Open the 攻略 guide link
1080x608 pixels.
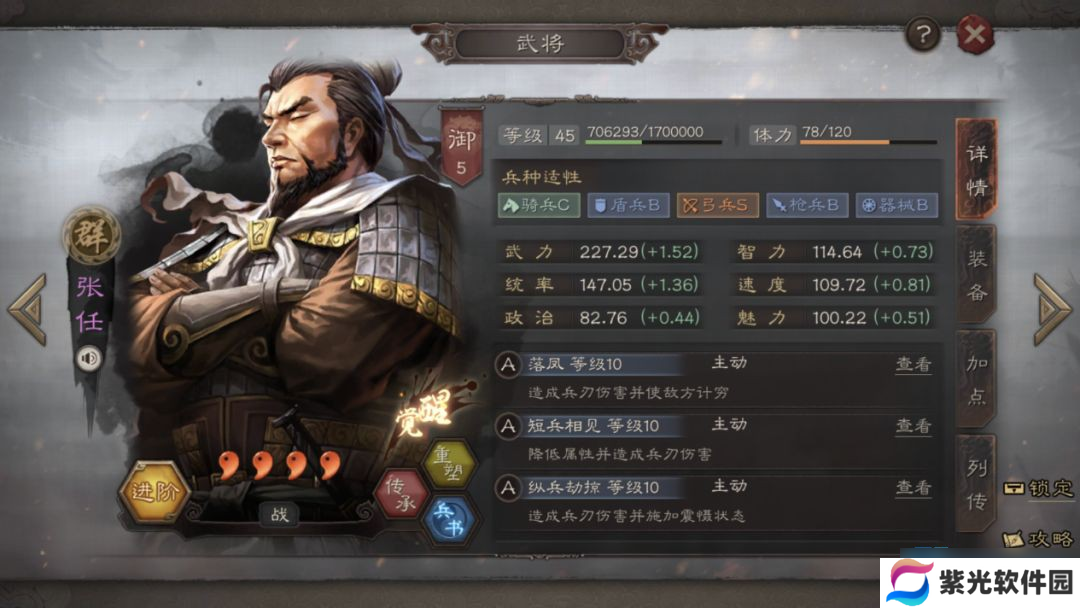1039,539
